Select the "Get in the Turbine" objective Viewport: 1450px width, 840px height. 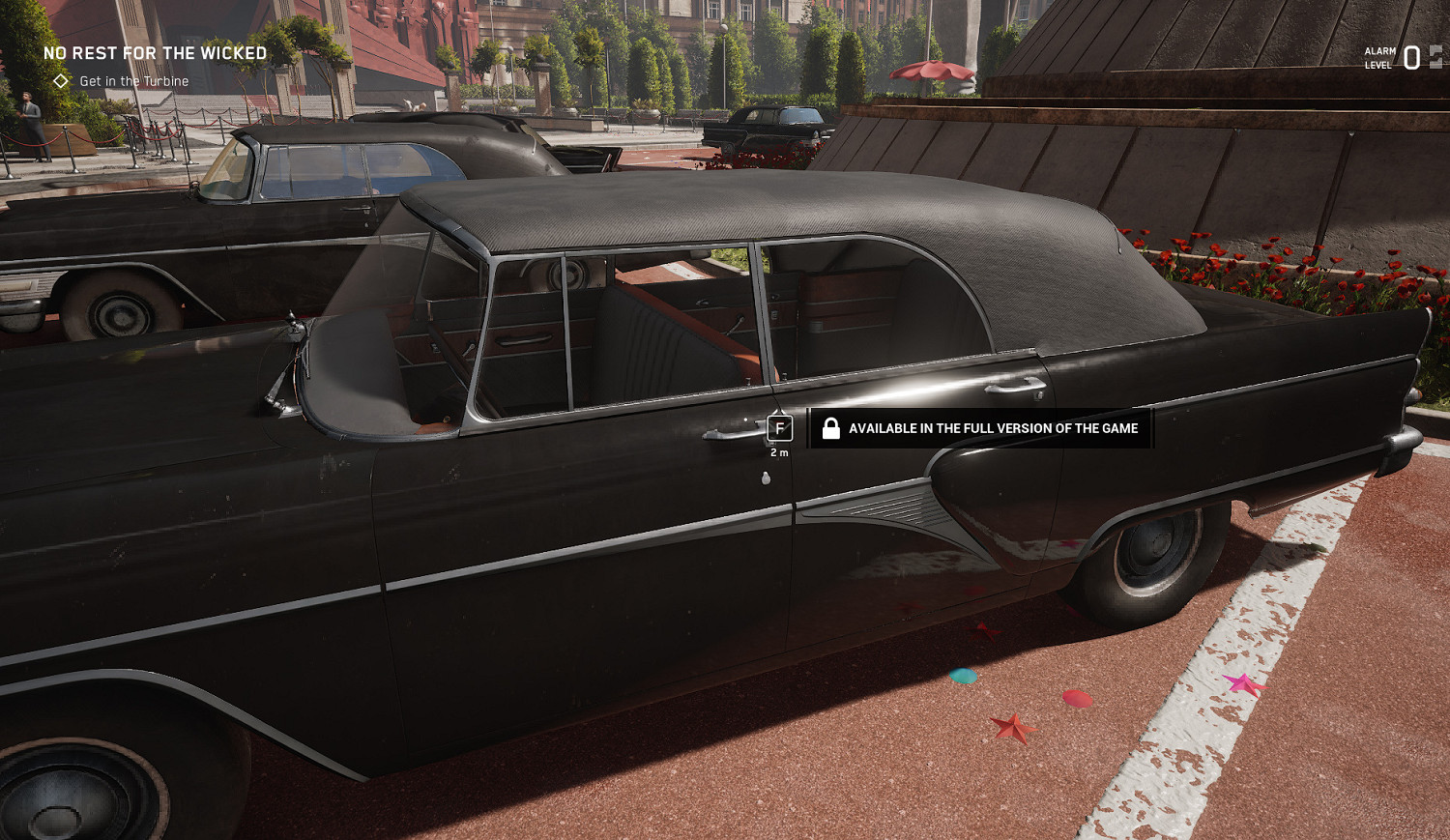[x=133, y=81]
